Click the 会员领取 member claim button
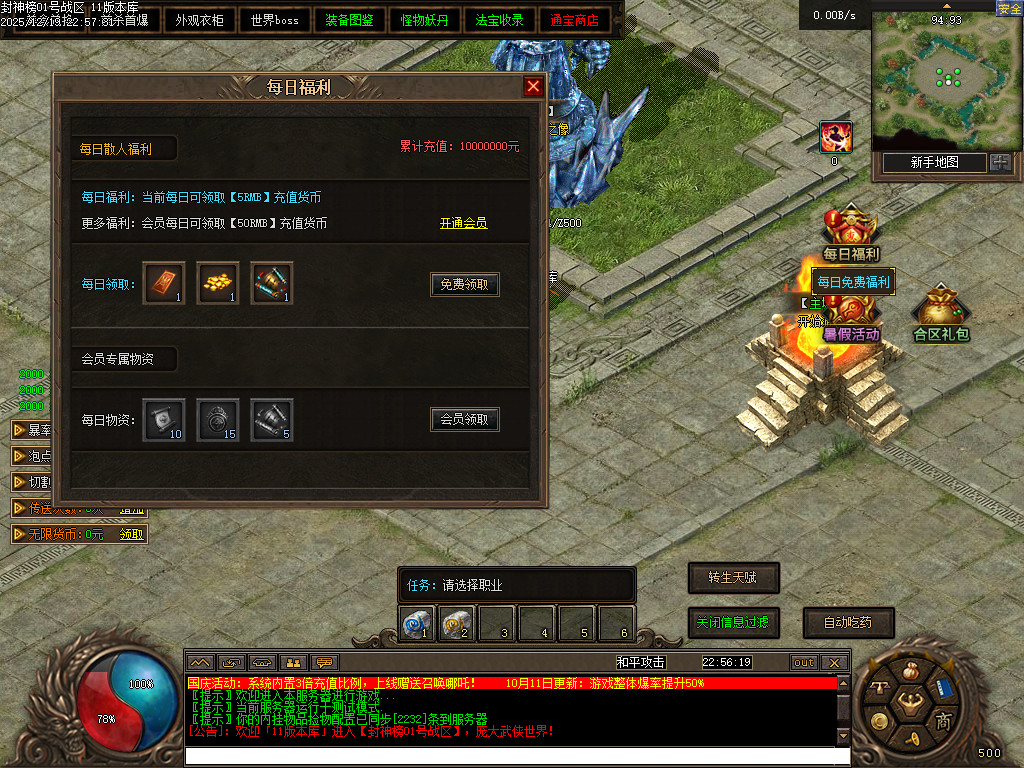The height and width of the screenshot is (768, 1024). click(x=465, y=420)
